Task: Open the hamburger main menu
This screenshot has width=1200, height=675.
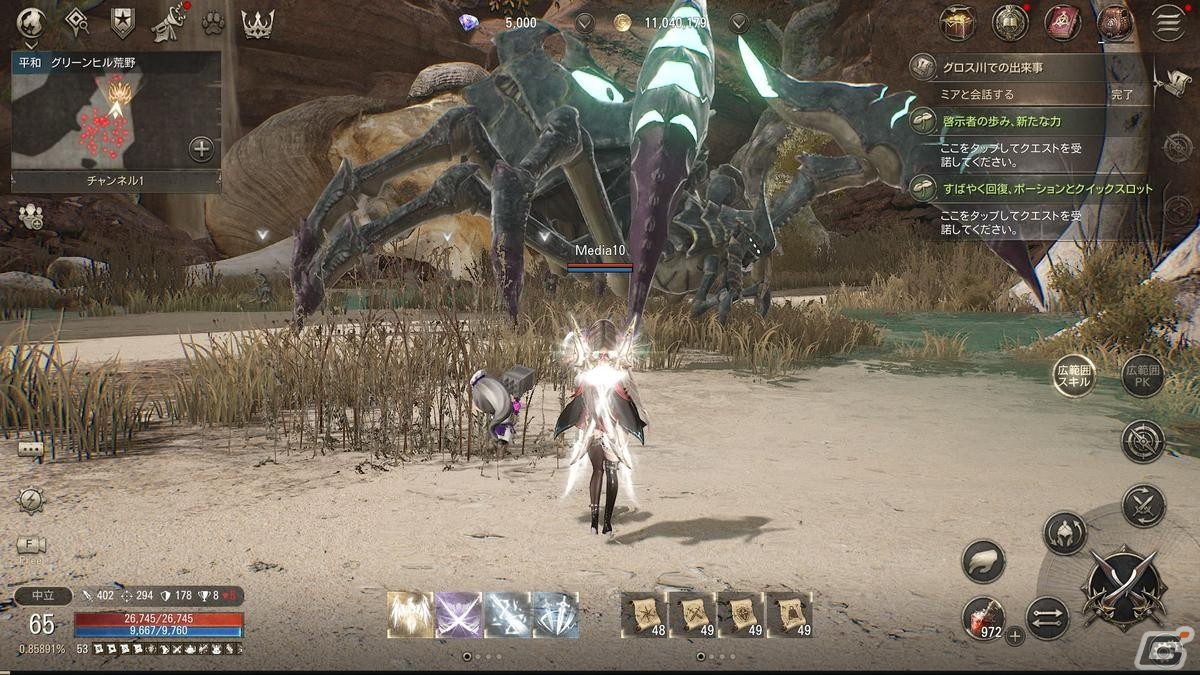Action: click(1167, 23)
